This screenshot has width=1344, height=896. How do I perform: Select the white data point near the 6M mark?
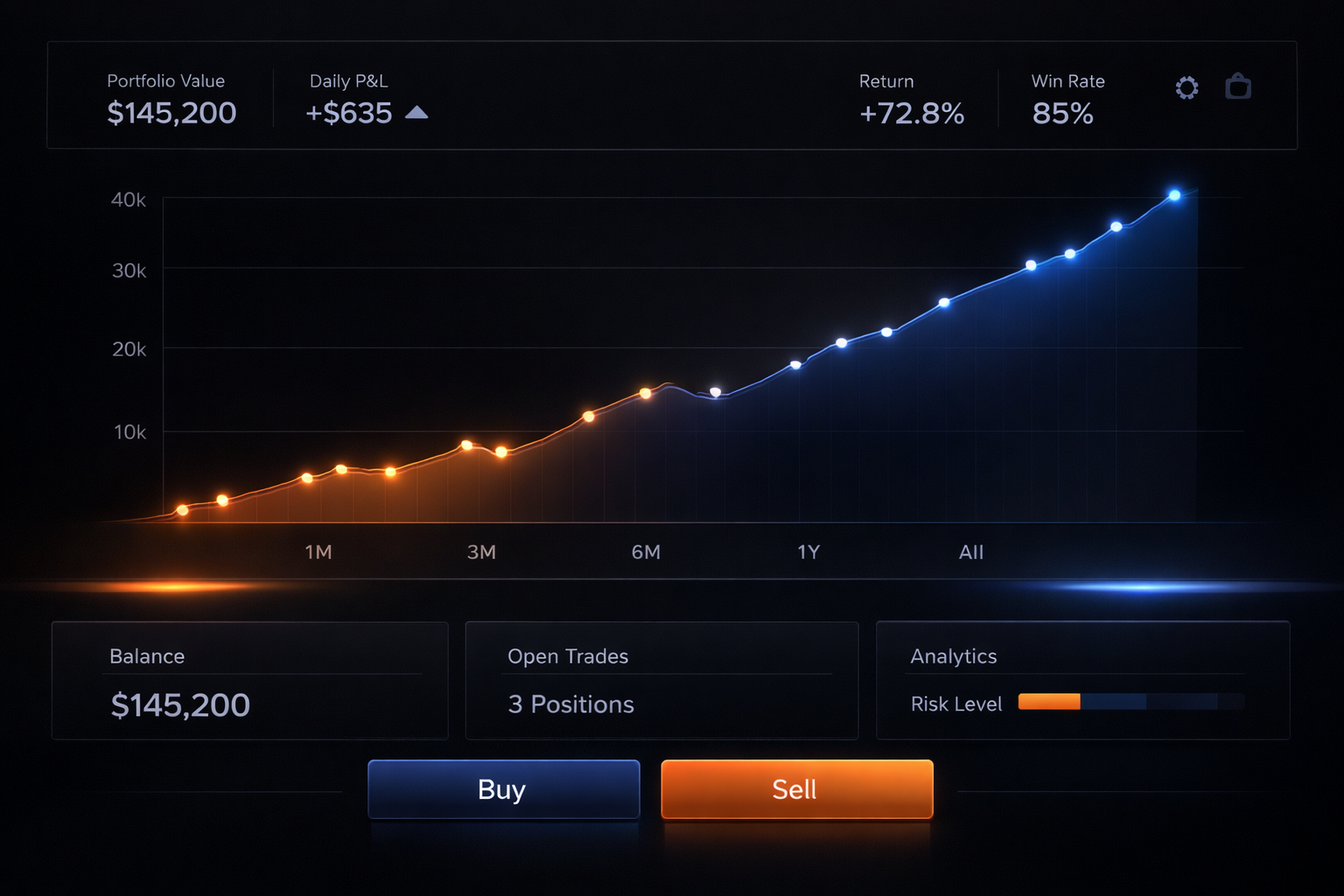(713, 392)
